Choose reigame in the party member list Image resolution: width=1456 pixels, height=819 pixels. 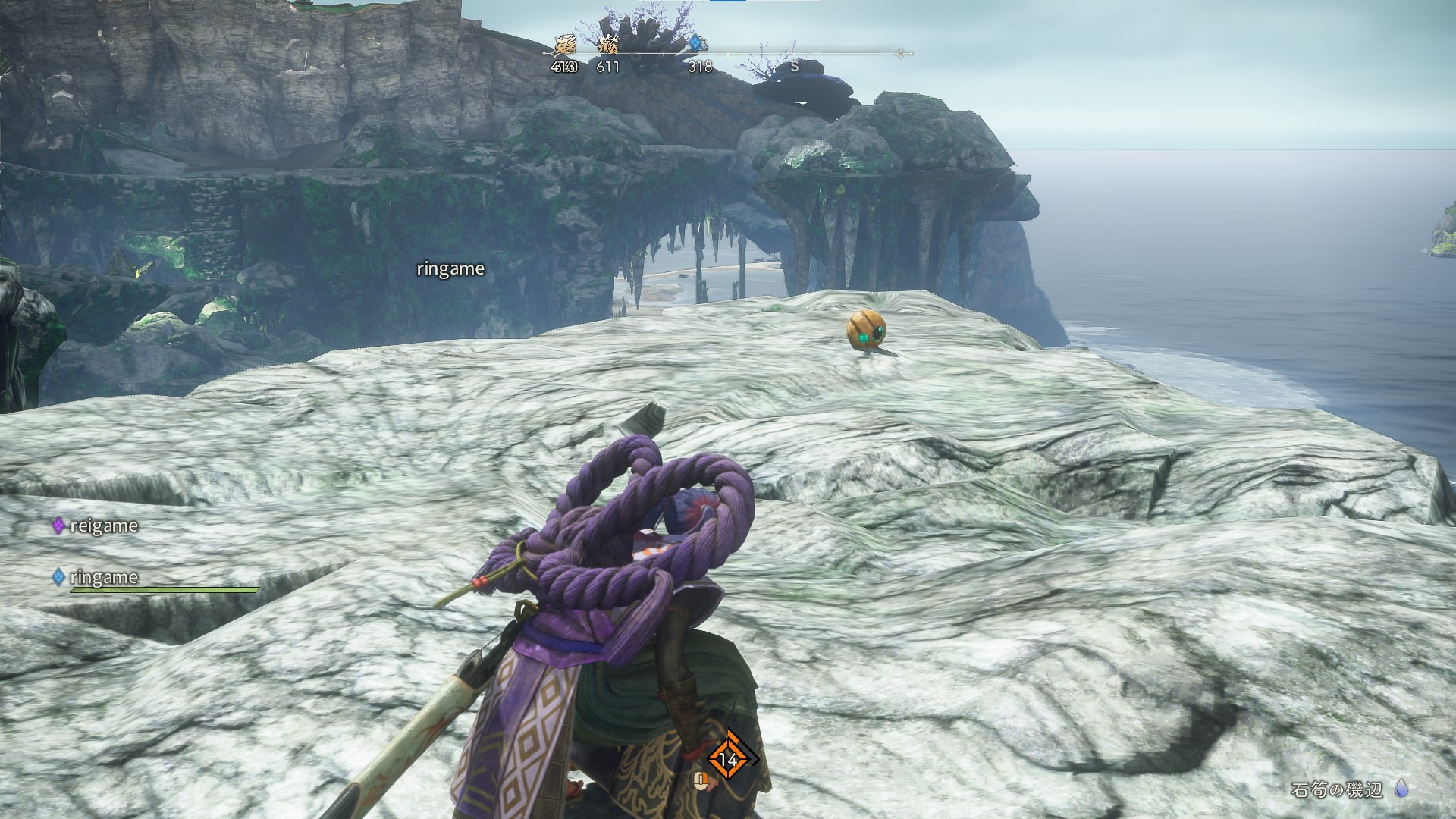coord(103,526)
